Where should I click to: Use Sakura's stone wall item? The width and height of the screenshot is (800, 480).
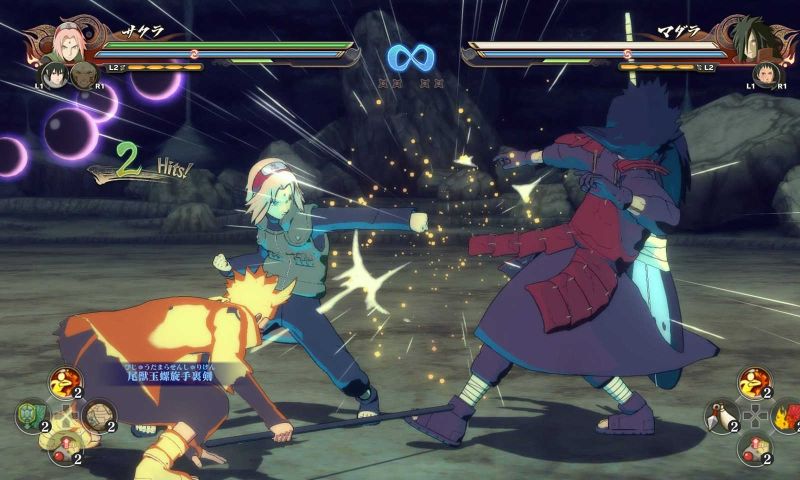(97, 414)
